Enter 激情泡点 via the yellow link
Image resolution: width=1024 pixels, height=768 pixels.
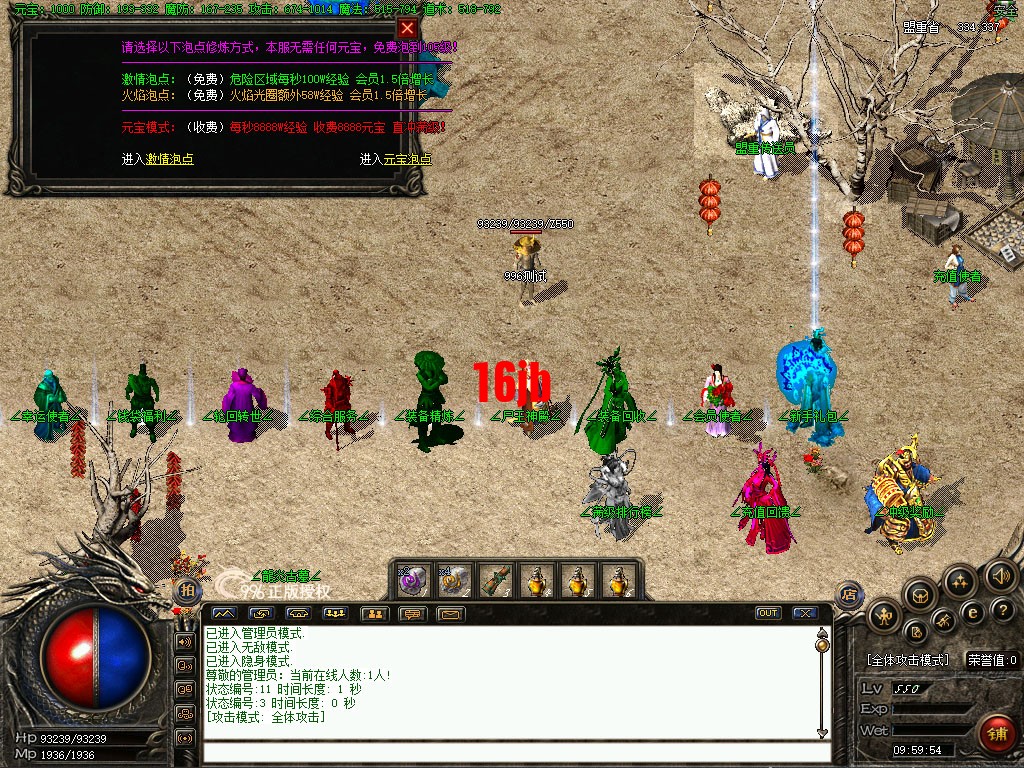tap(170, 159)
